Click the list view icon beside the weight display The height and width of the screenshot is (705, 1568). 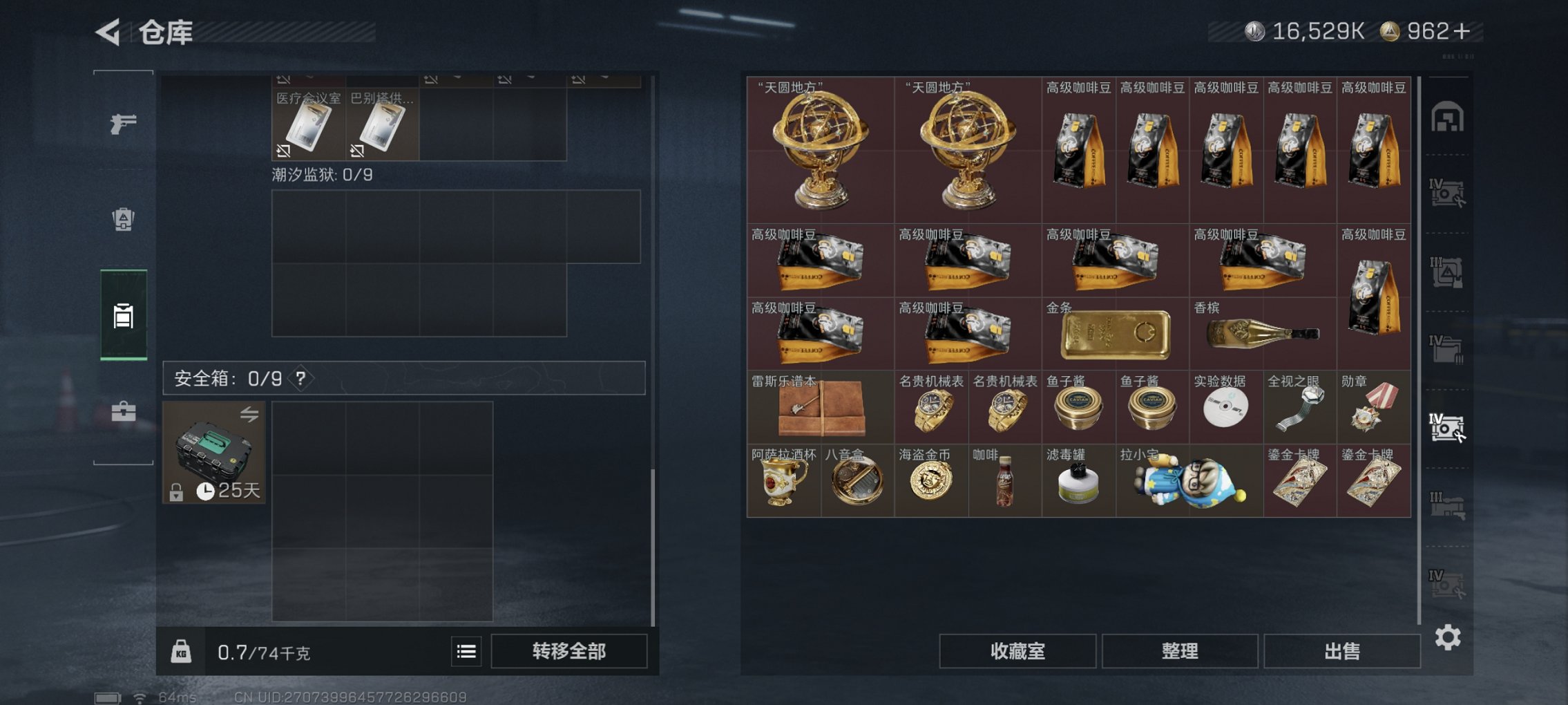pyautogui.click(x=468, y=651)
